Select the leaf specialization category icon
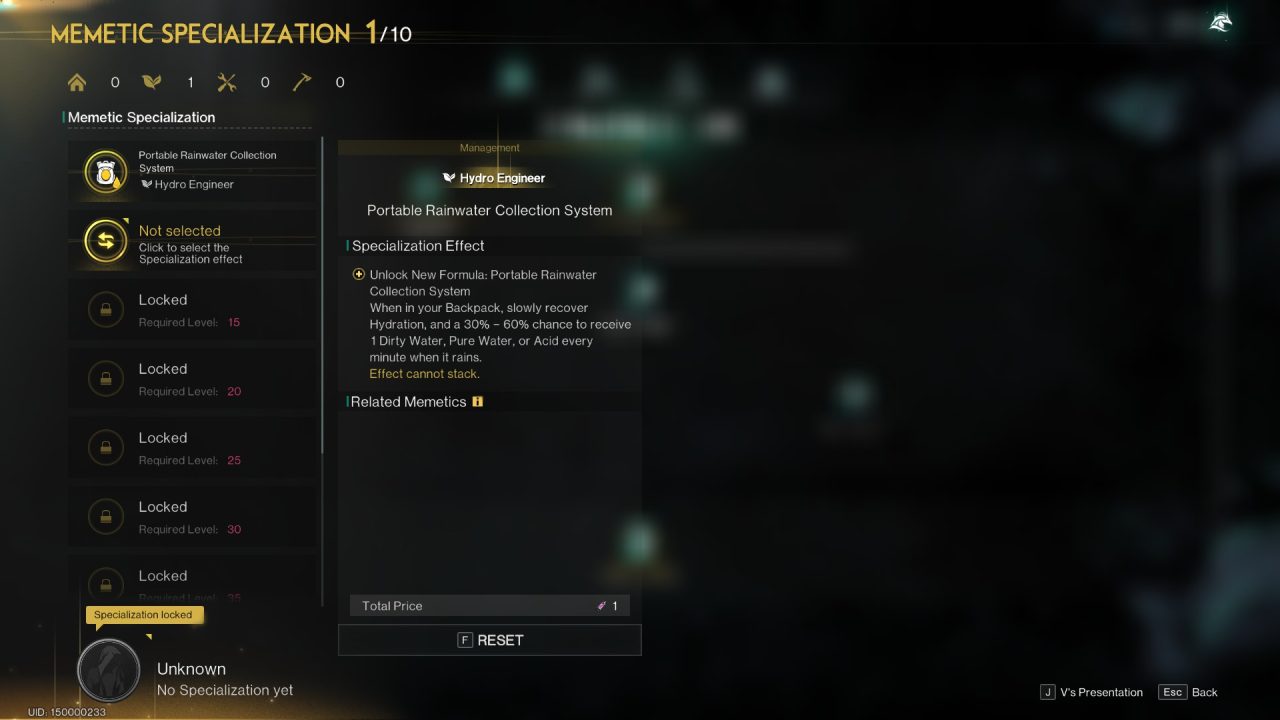The height and width of the screenshot is (720, 1280). pyautogui.click(x=152, y=81)
